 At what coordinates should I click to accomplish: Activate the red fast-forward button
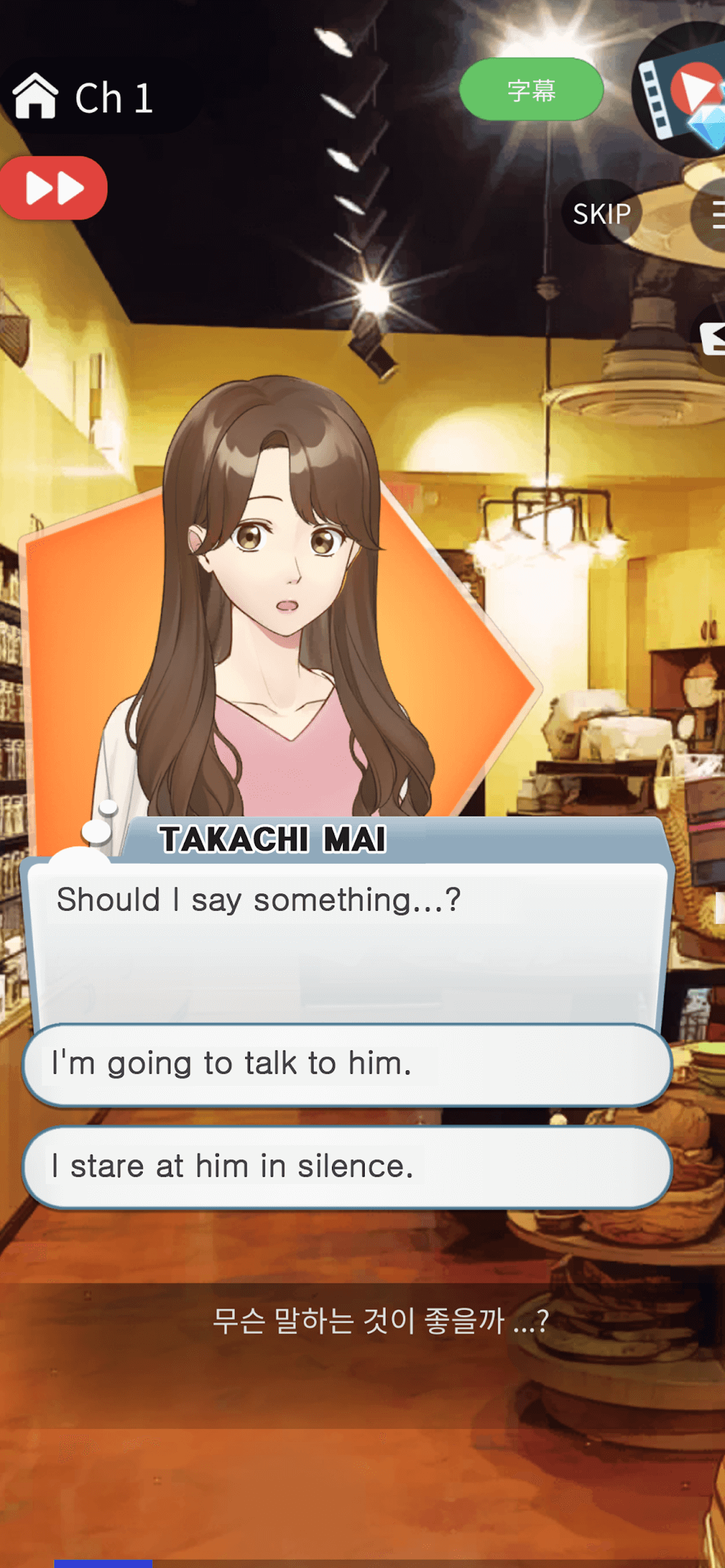point(54,188)
